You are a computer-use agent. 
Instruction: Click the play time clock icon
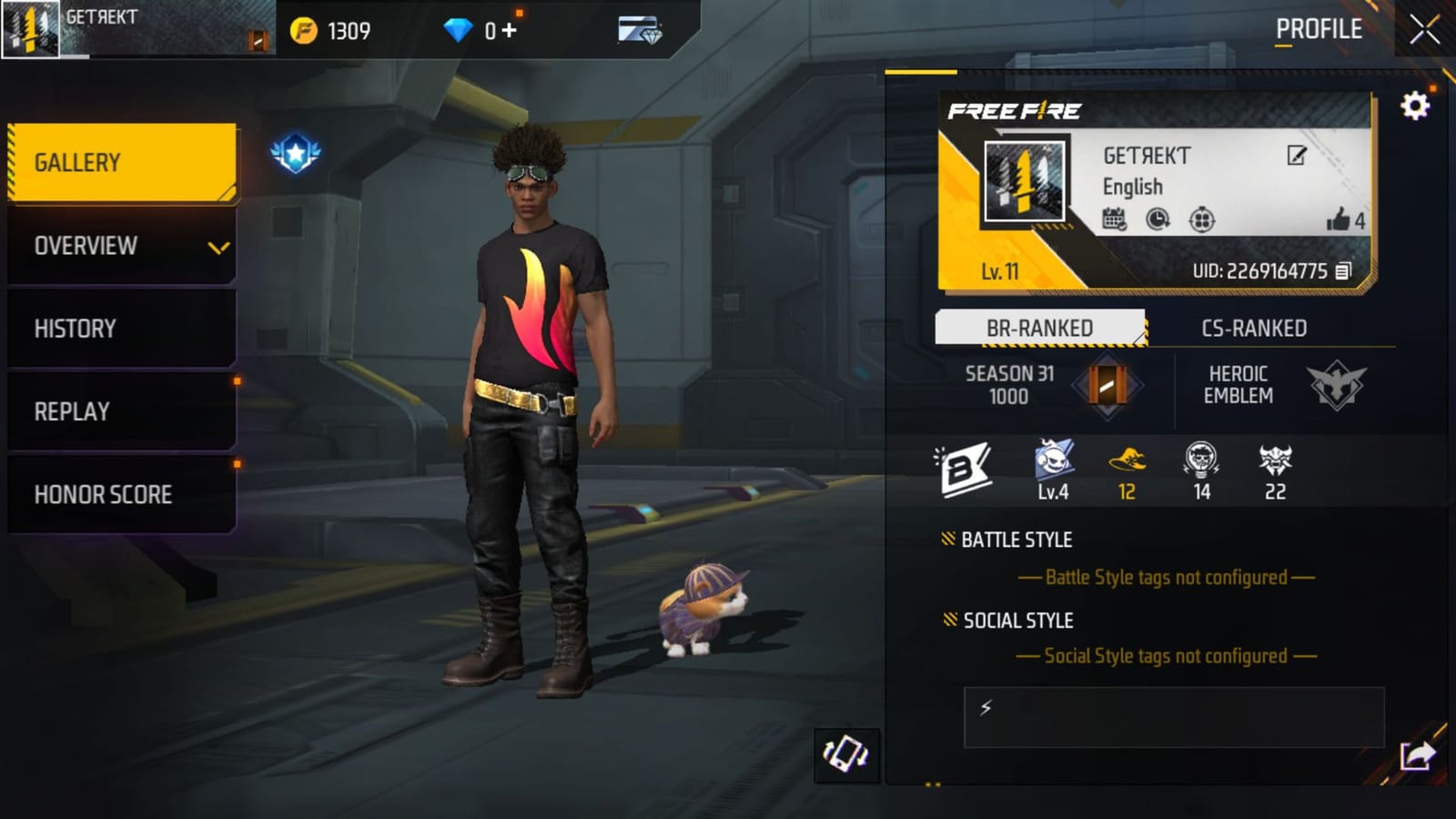click(x=1158, y=219)
